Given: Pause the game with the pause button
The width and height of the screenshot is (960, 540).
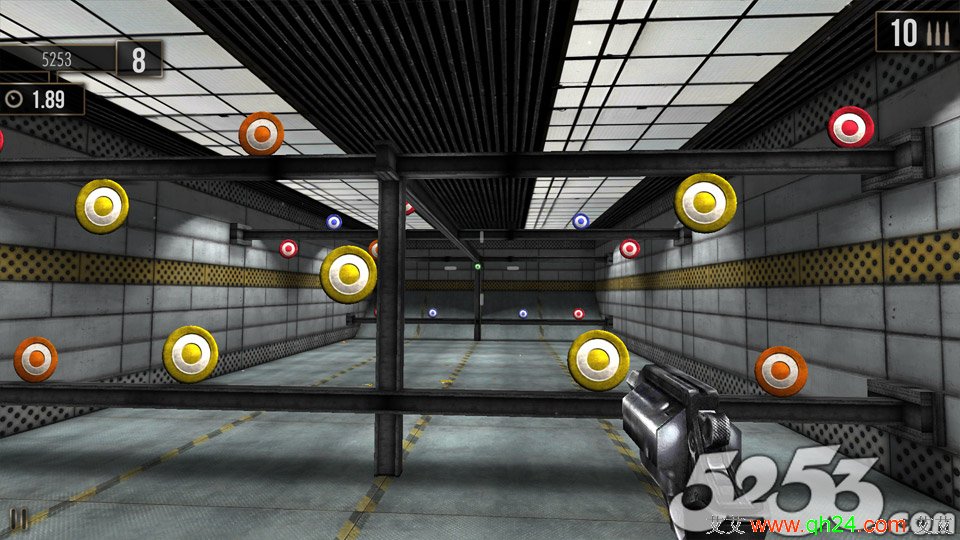Looking at the screenshot, I should point(18,518).
